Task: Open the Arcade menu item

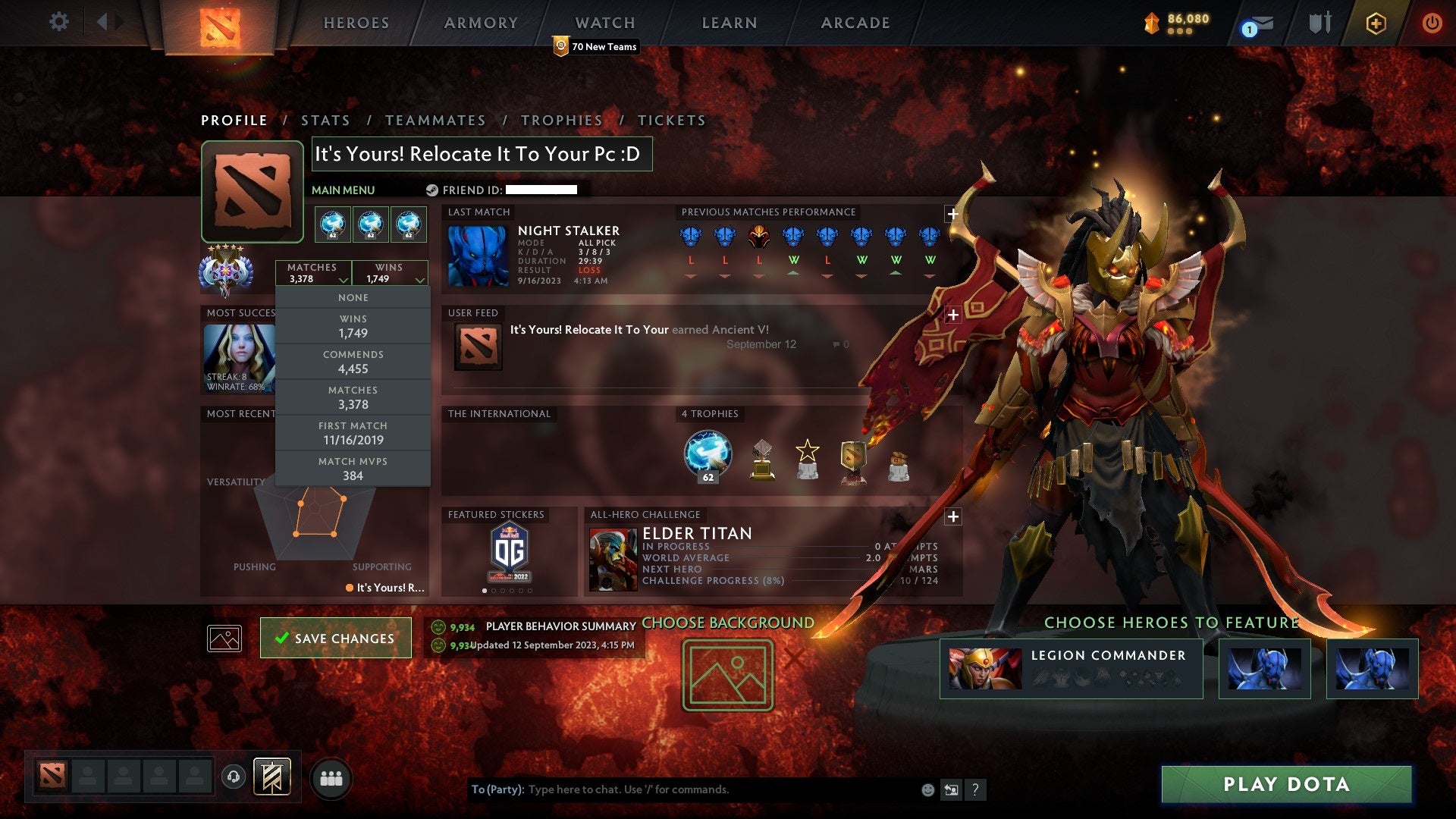Action: pos(855,23)
